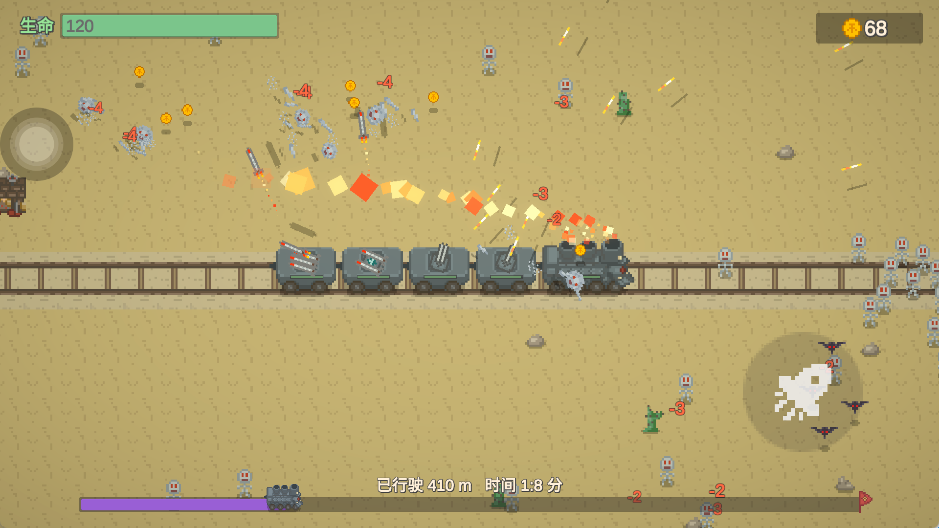Activate the white rocket skill button
This screenshot has height=528, width=939.
point(802,391)
